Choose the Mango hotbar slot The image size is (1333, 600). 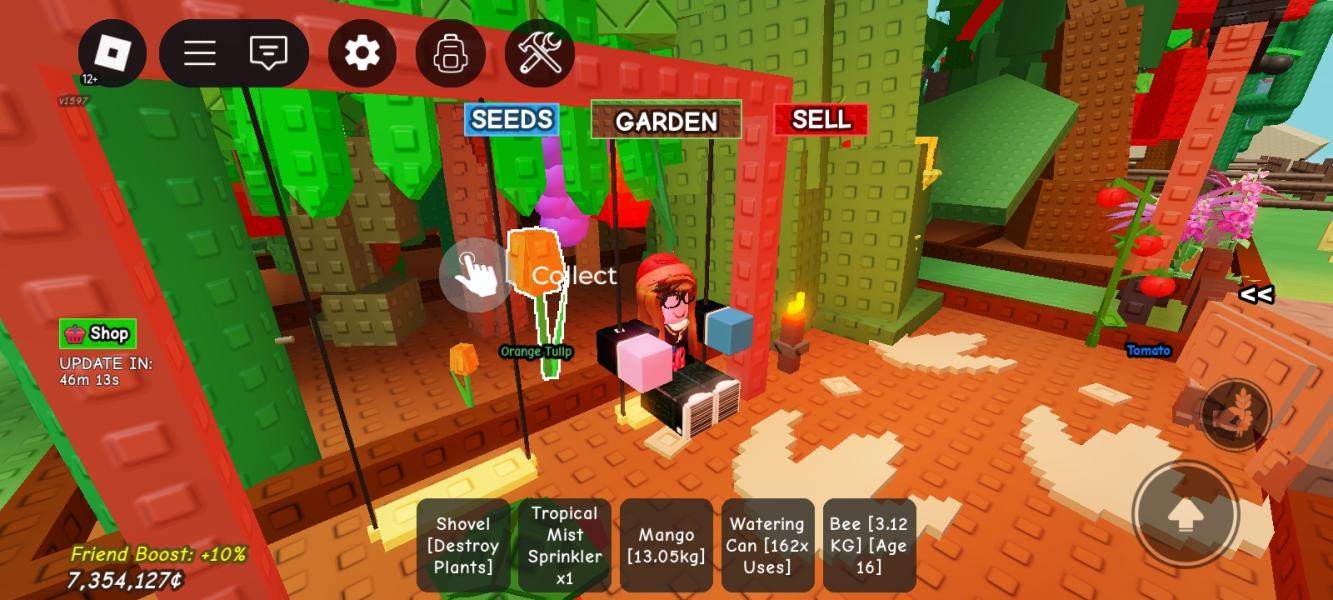pos(666,545)
